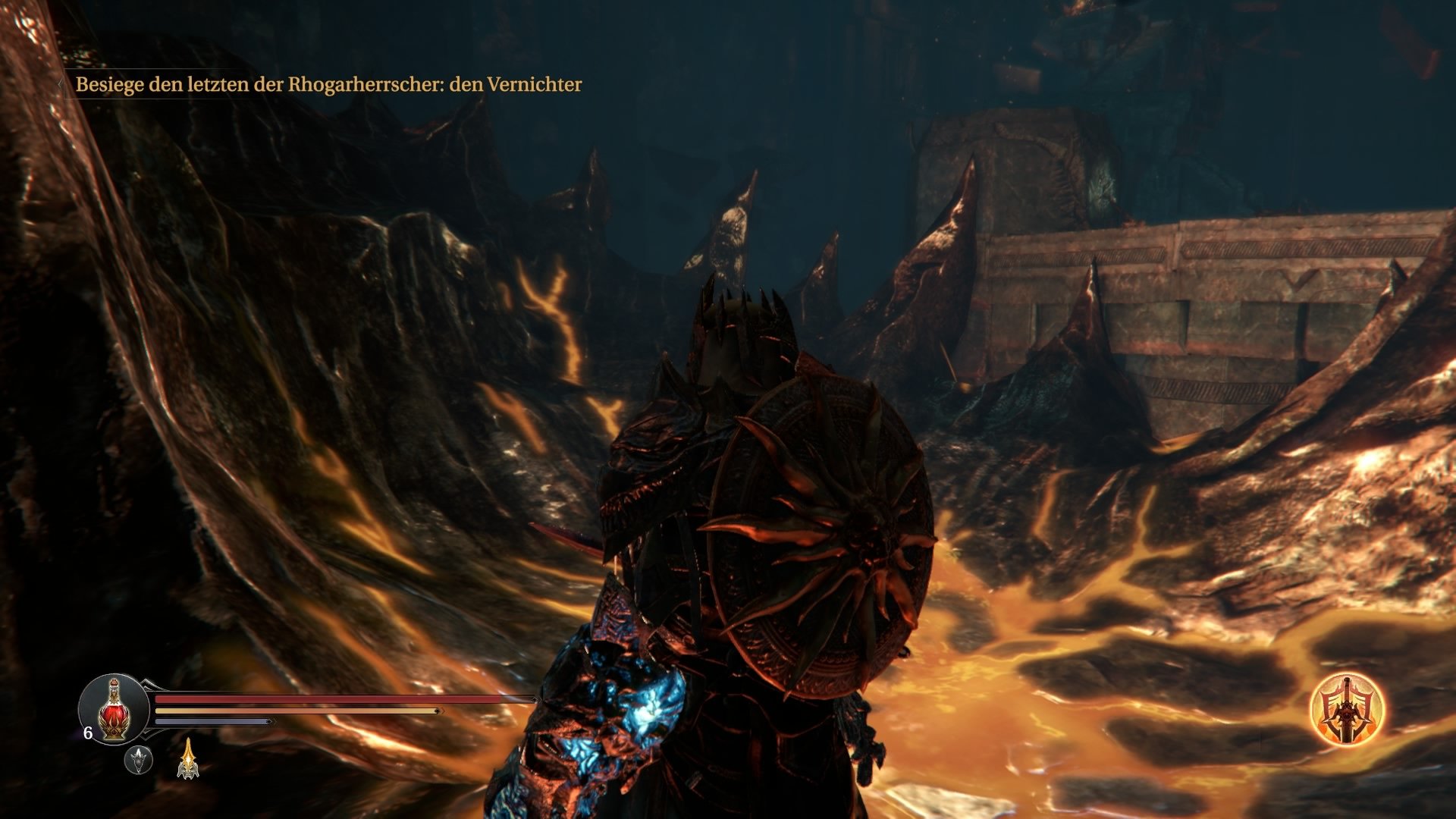Image resolution: width=1456 pixels, height=819 pixels.
Task: Select the potion count numeral 6
Action: click(x=87, y=733)
